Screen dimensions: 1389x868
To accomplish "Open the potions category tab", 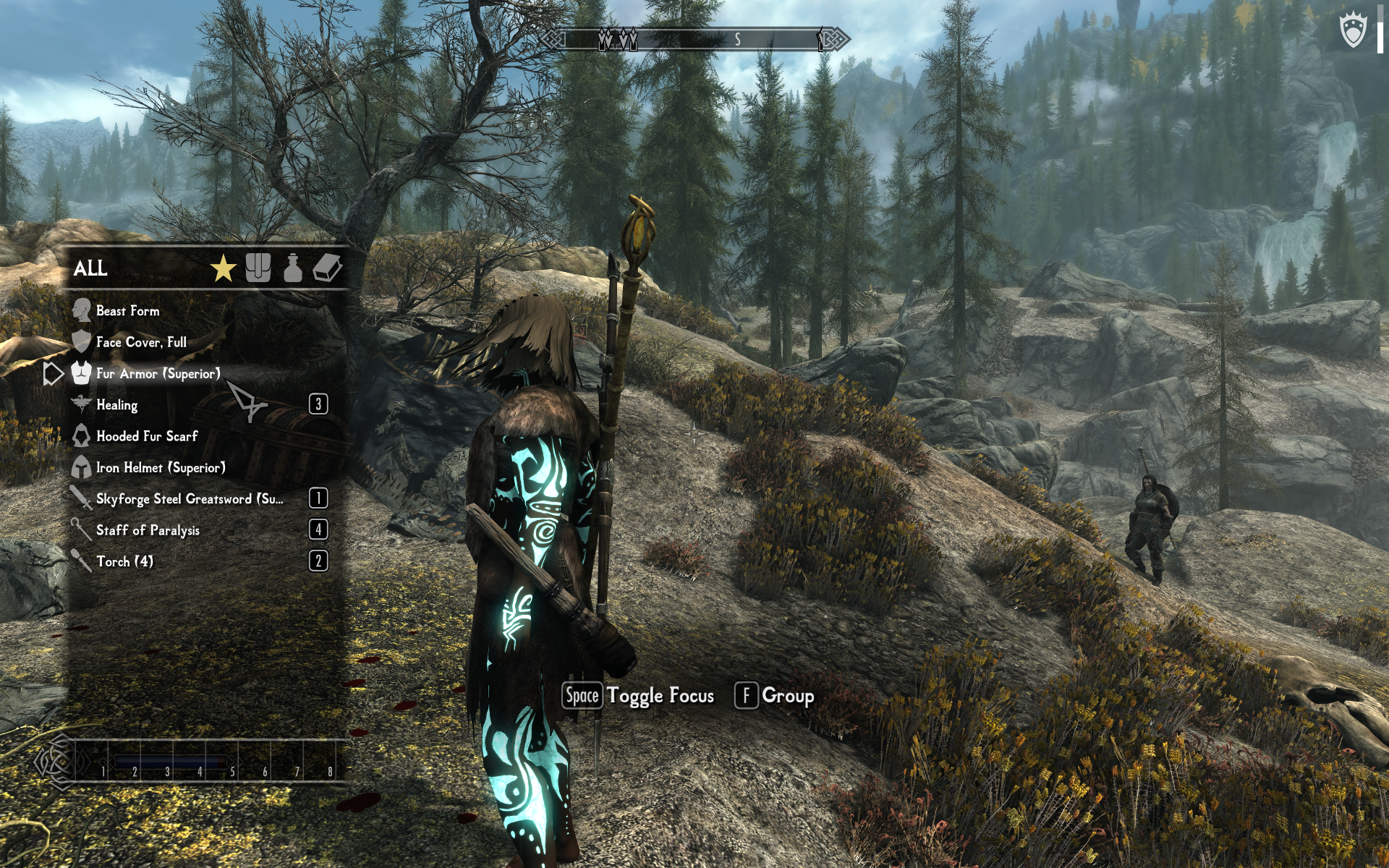I will pyautogui.click(x=292, y=268).
